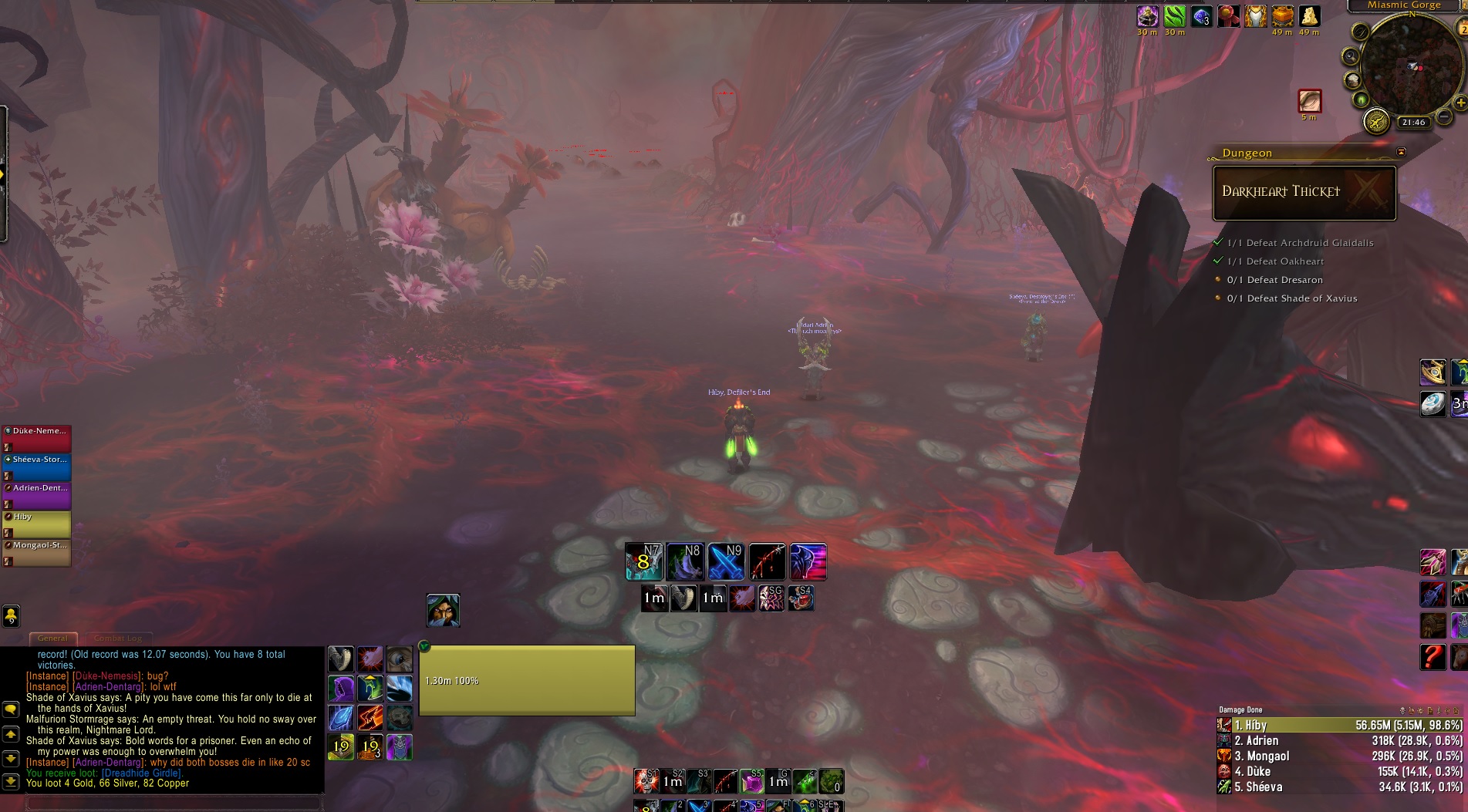Open the chat speech bubble menu

click(11, 709)
